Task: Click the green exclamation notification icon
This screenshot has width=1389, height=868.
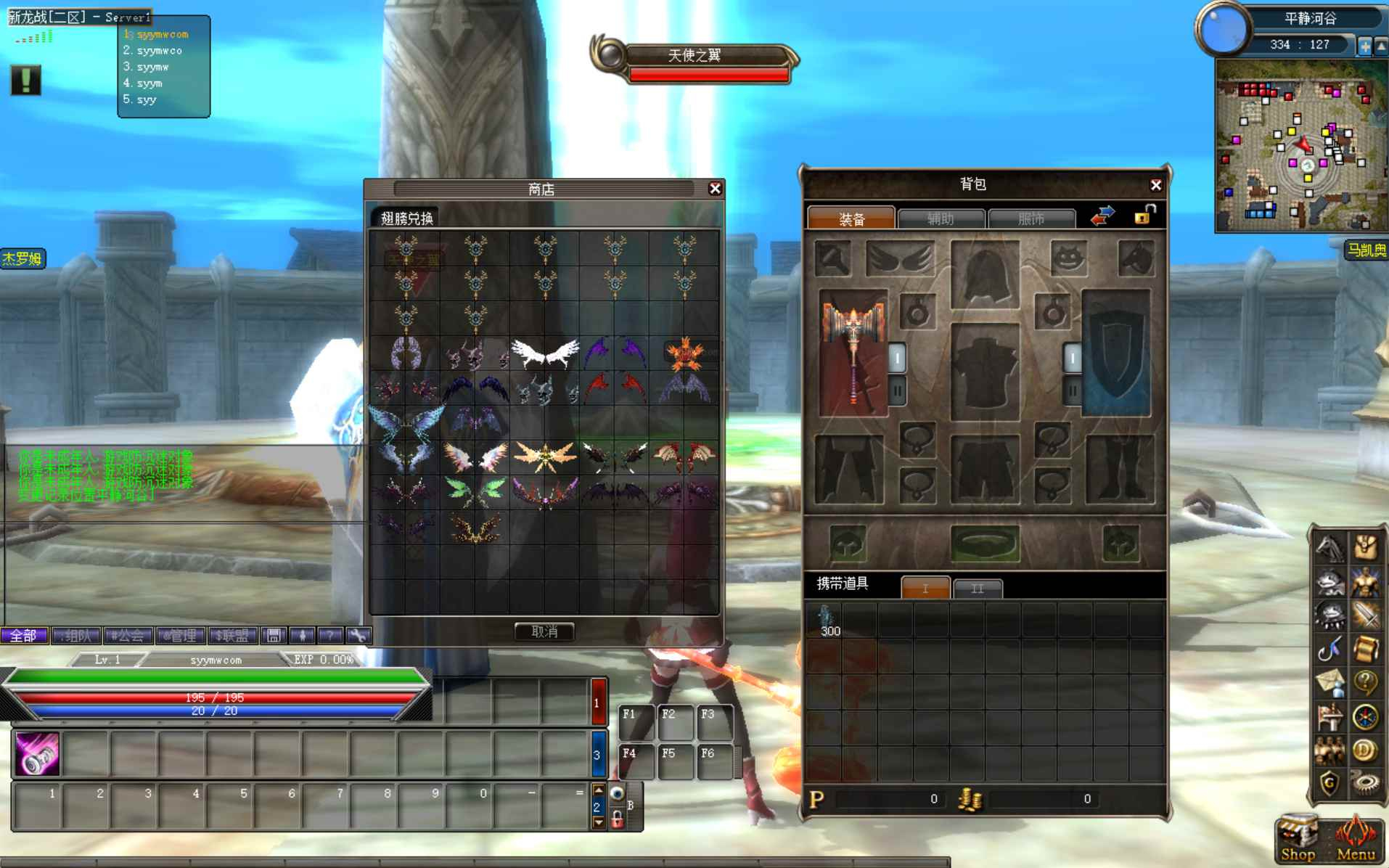Action: 25,80
